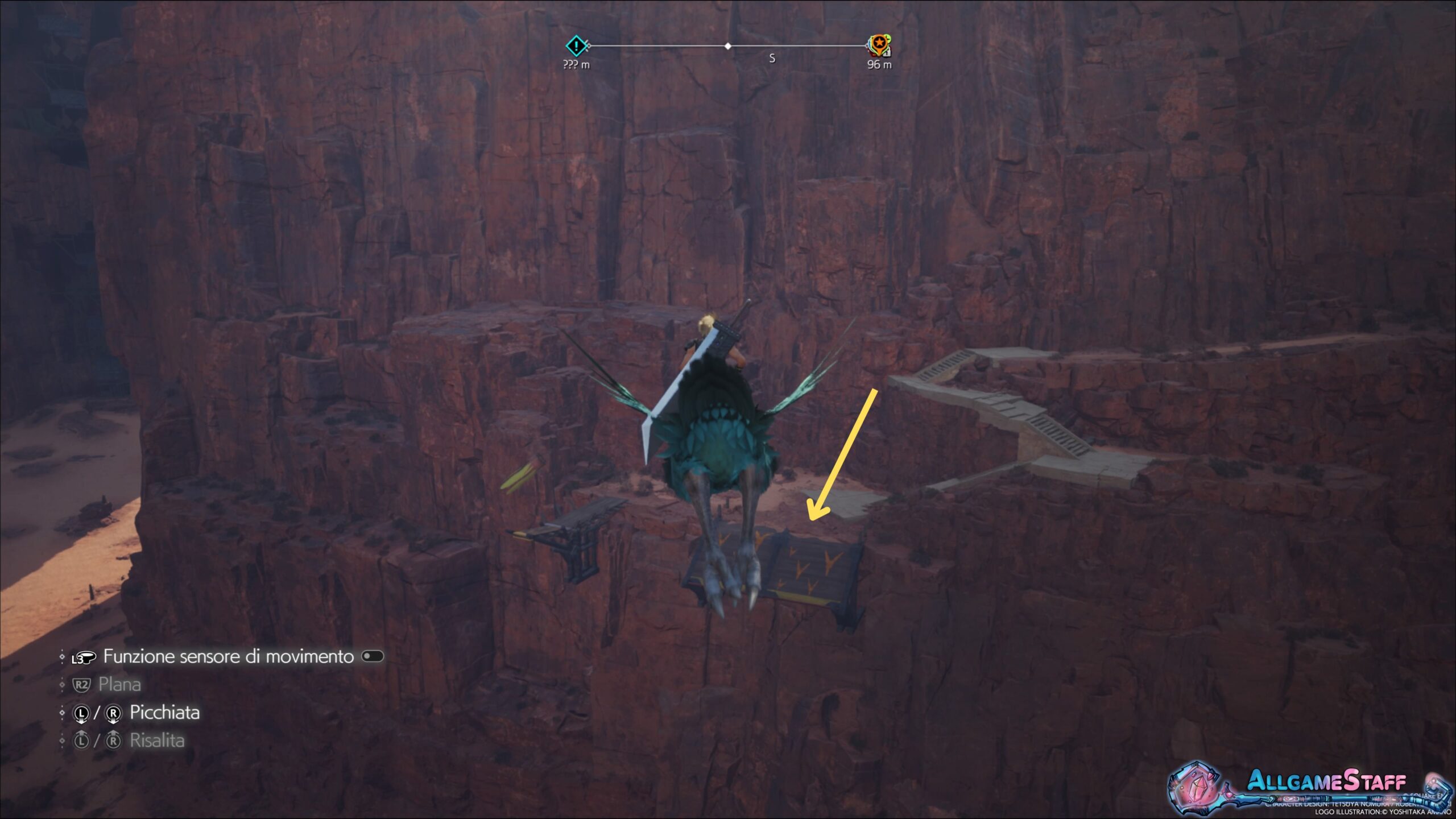The width and height of the screenshot is (1456, 819).
Task: Select the orange star quest marker
Action: [x=879, y=43]
